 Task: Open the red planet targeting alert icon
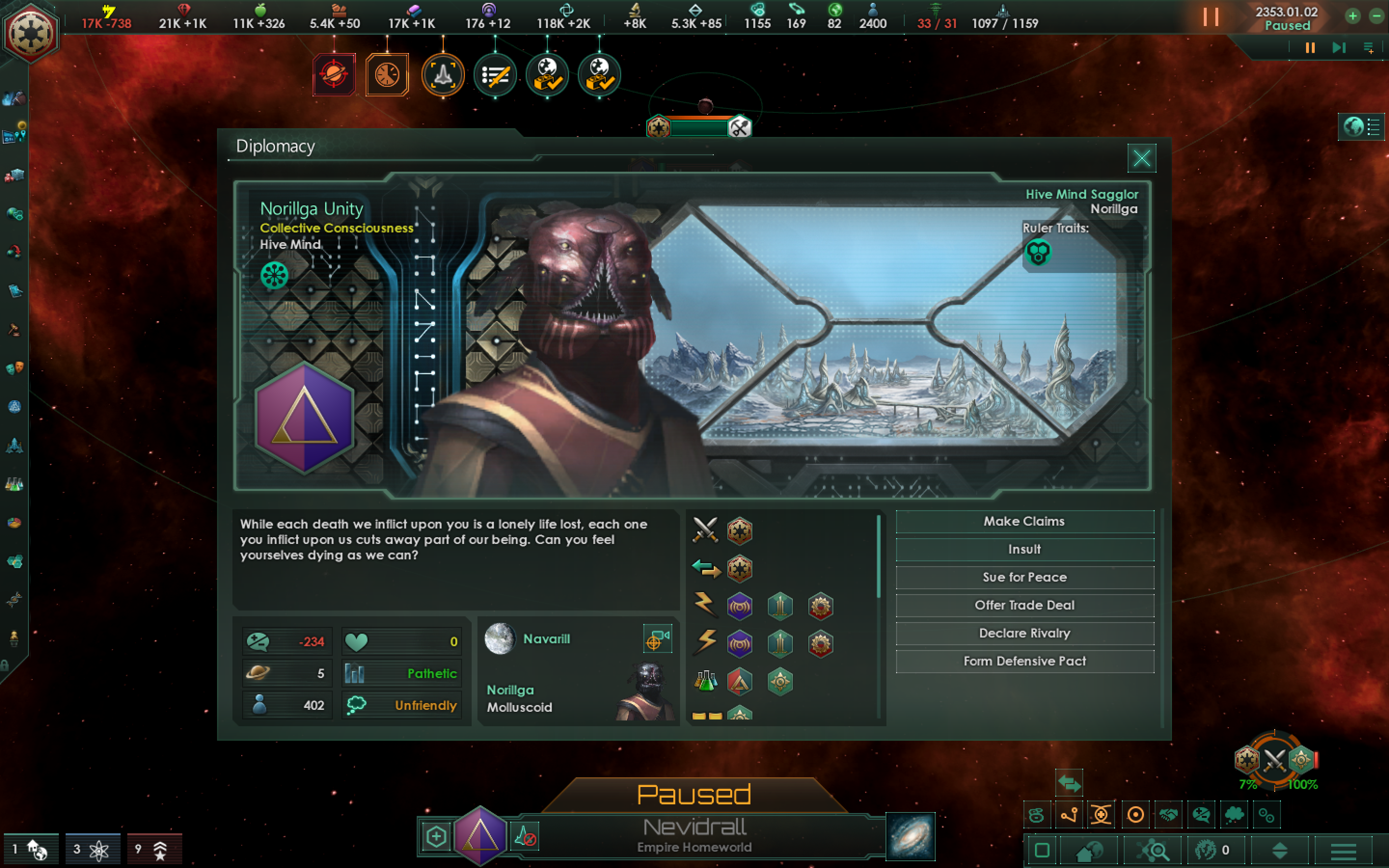point(334,74)
